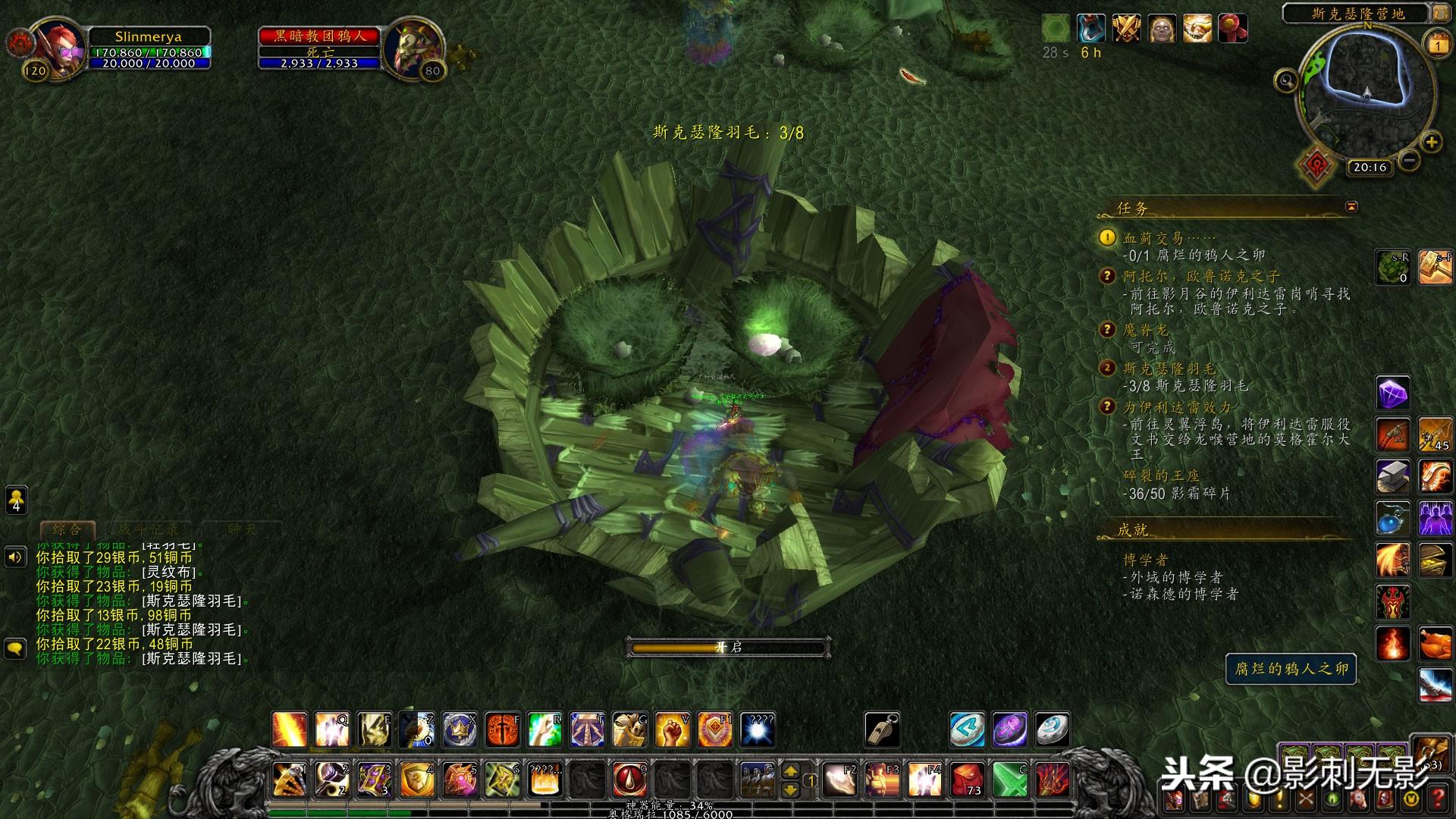Screen dimensions: 1456x819
Task: Page the action bar up
Action: (x=790, y=770)
